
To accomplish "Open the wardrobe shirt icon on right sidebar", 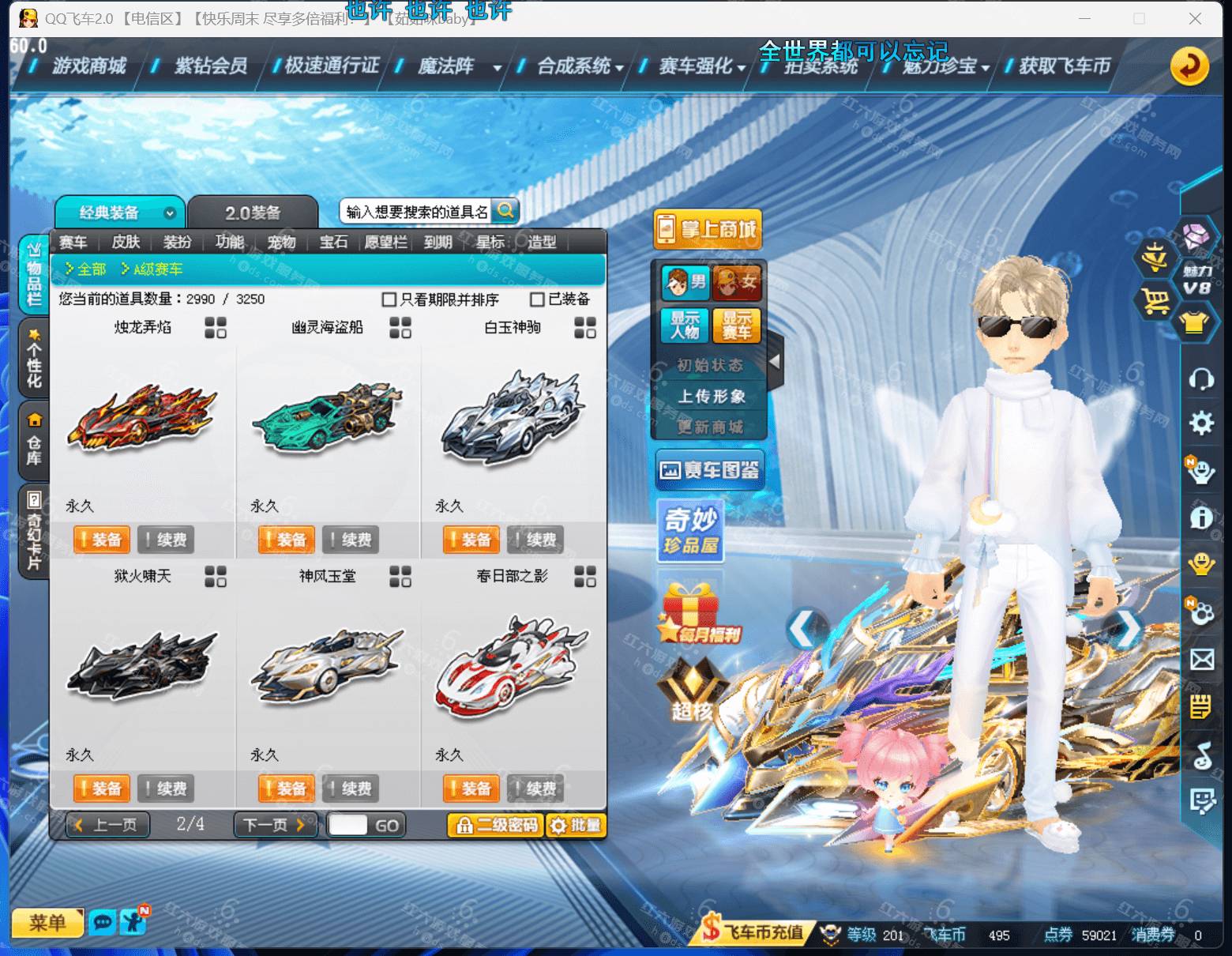I will click(1197, 320).
